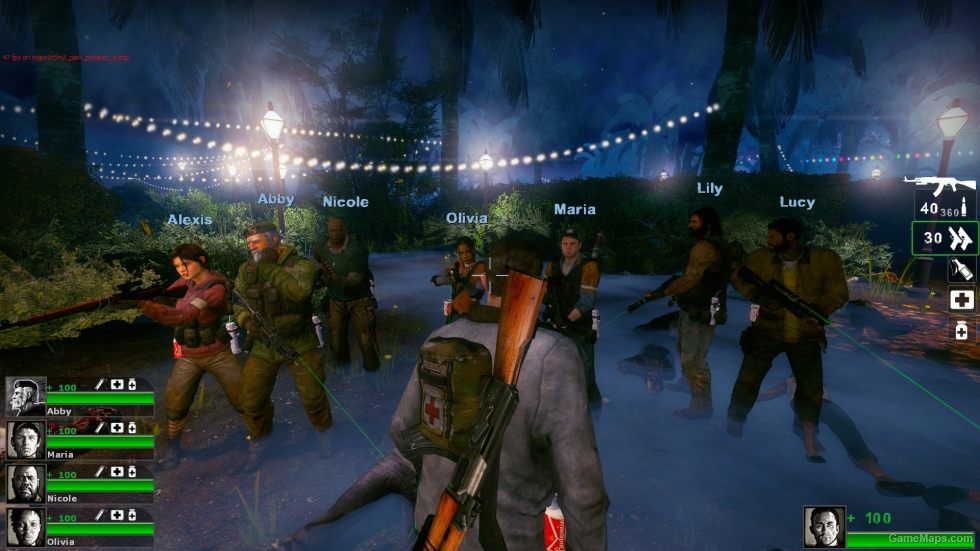Select the first aid kit slot
980x551 pixels.
pos(962,299)
